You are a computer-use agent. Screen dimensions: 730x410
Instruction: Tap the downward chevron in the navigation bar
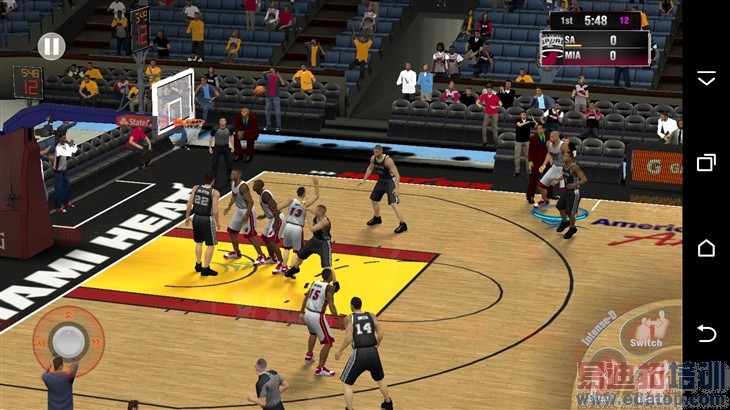[706, 77]
